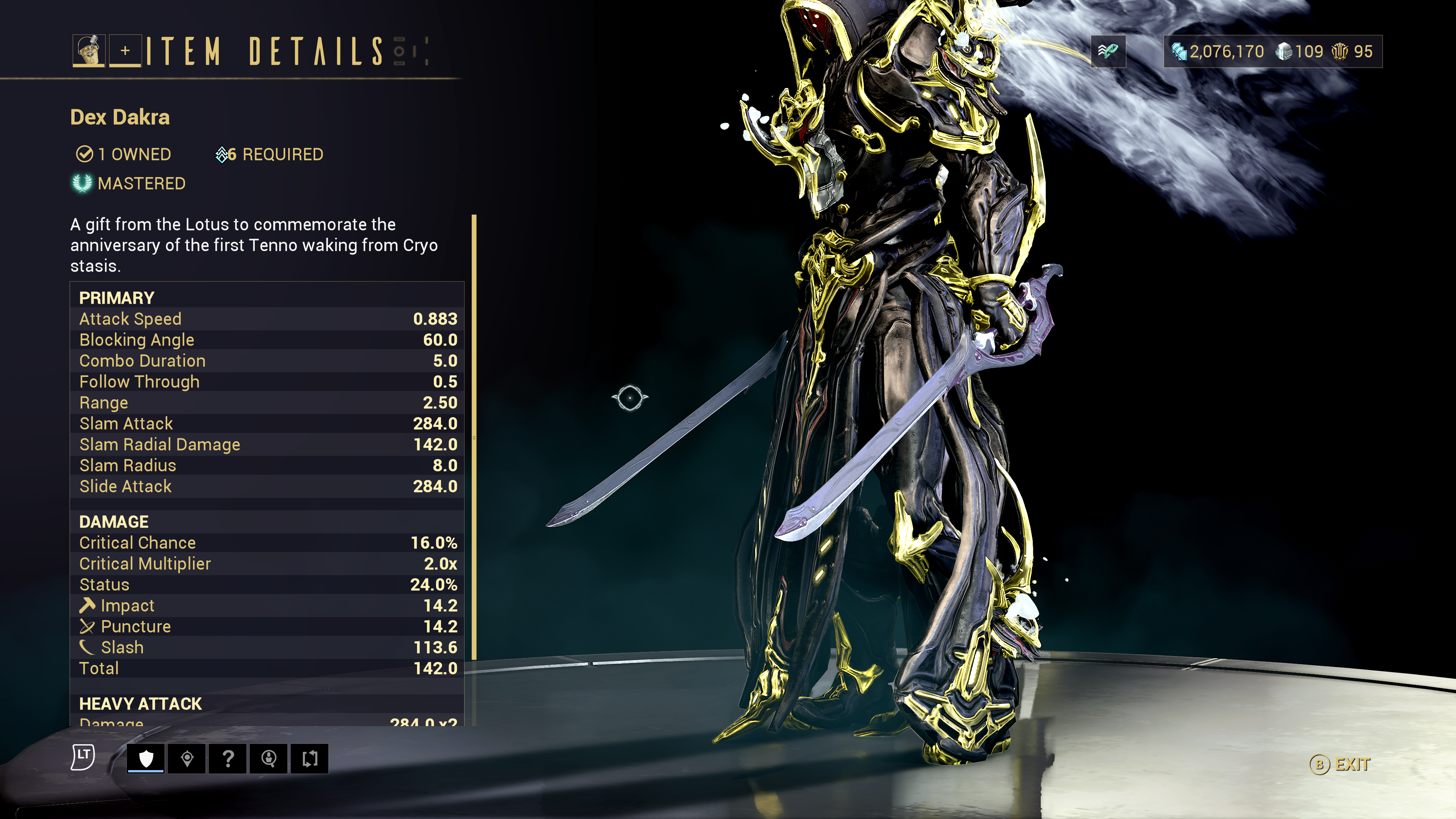This screenshot has height=819, width=1456.
Task: Show the magnifier-with-person tab
Action: (269, 758)
